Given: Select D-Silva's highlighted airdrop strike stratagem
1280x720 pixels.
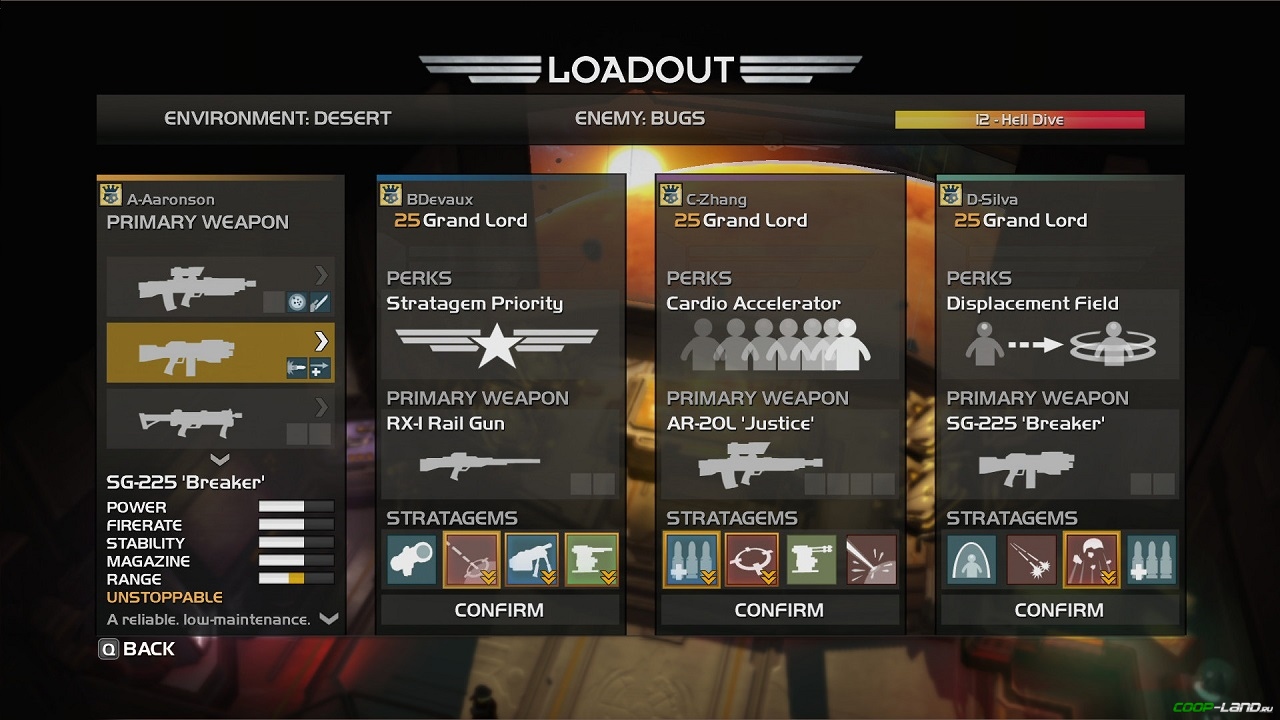Looking at the screenshot, I should tap(1092, 559).
